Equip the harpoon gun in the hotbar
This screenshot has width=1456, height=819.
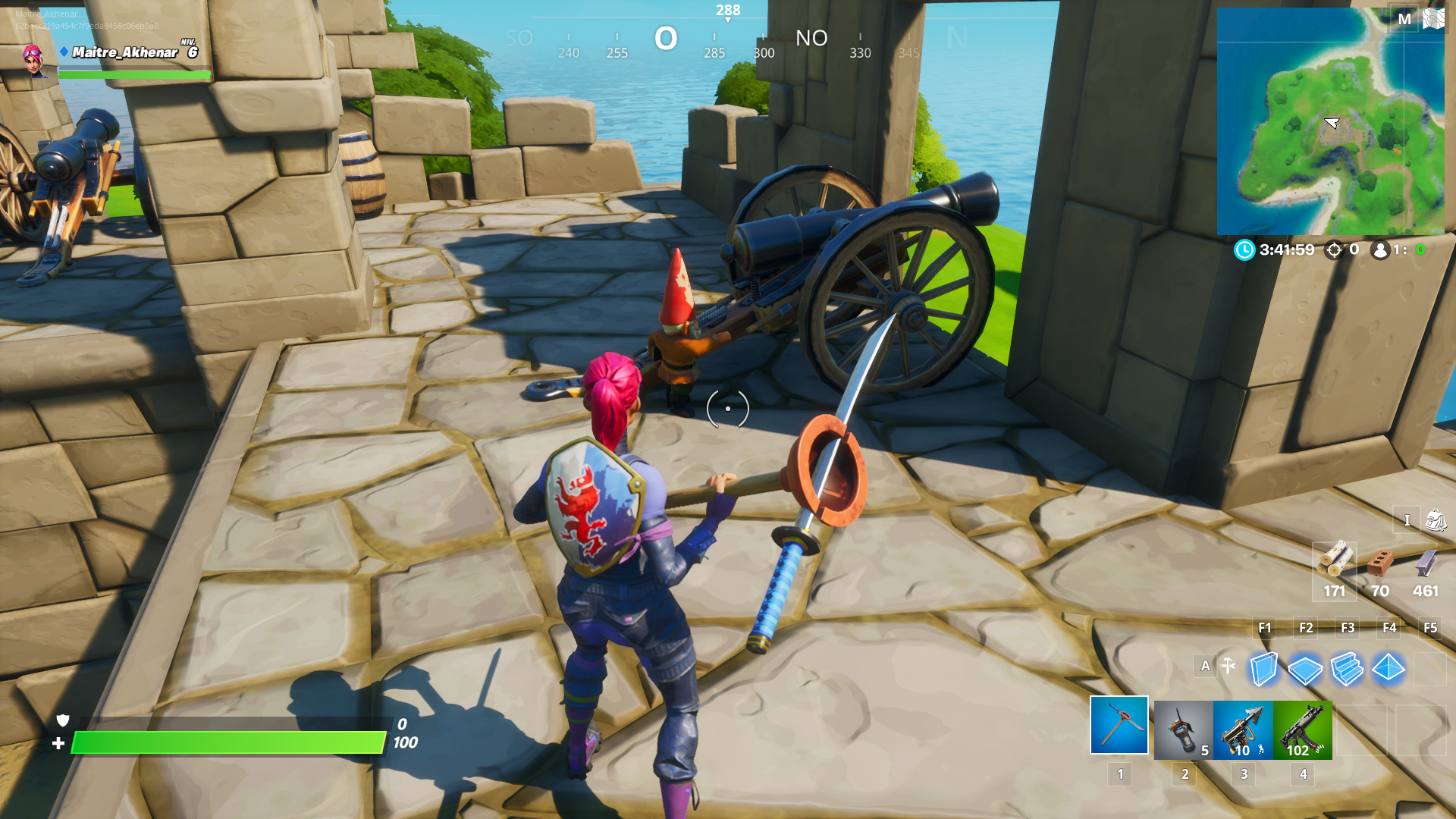[1243, 730]
